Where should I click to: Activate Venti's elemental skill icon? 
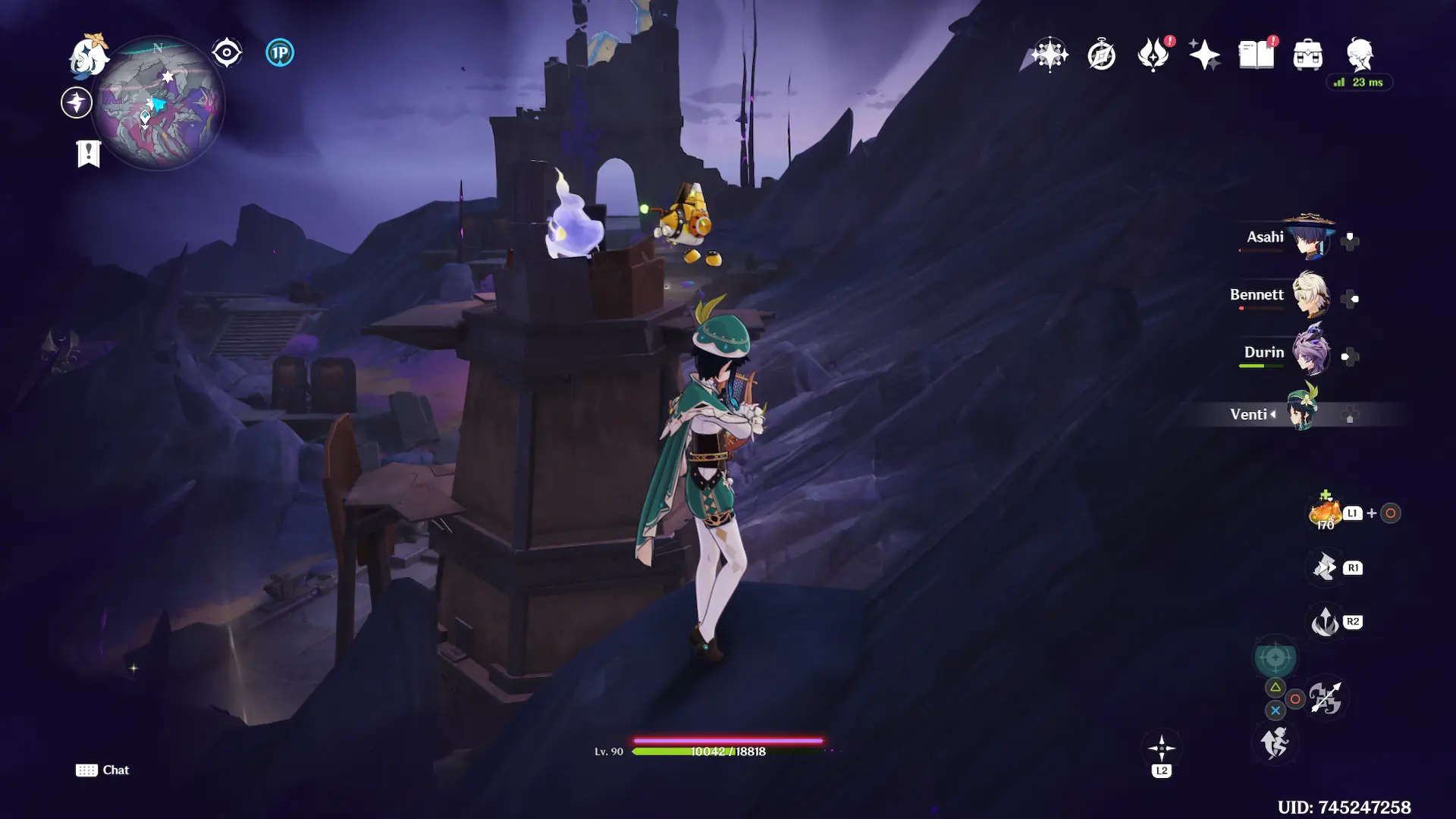point(1325,567)
